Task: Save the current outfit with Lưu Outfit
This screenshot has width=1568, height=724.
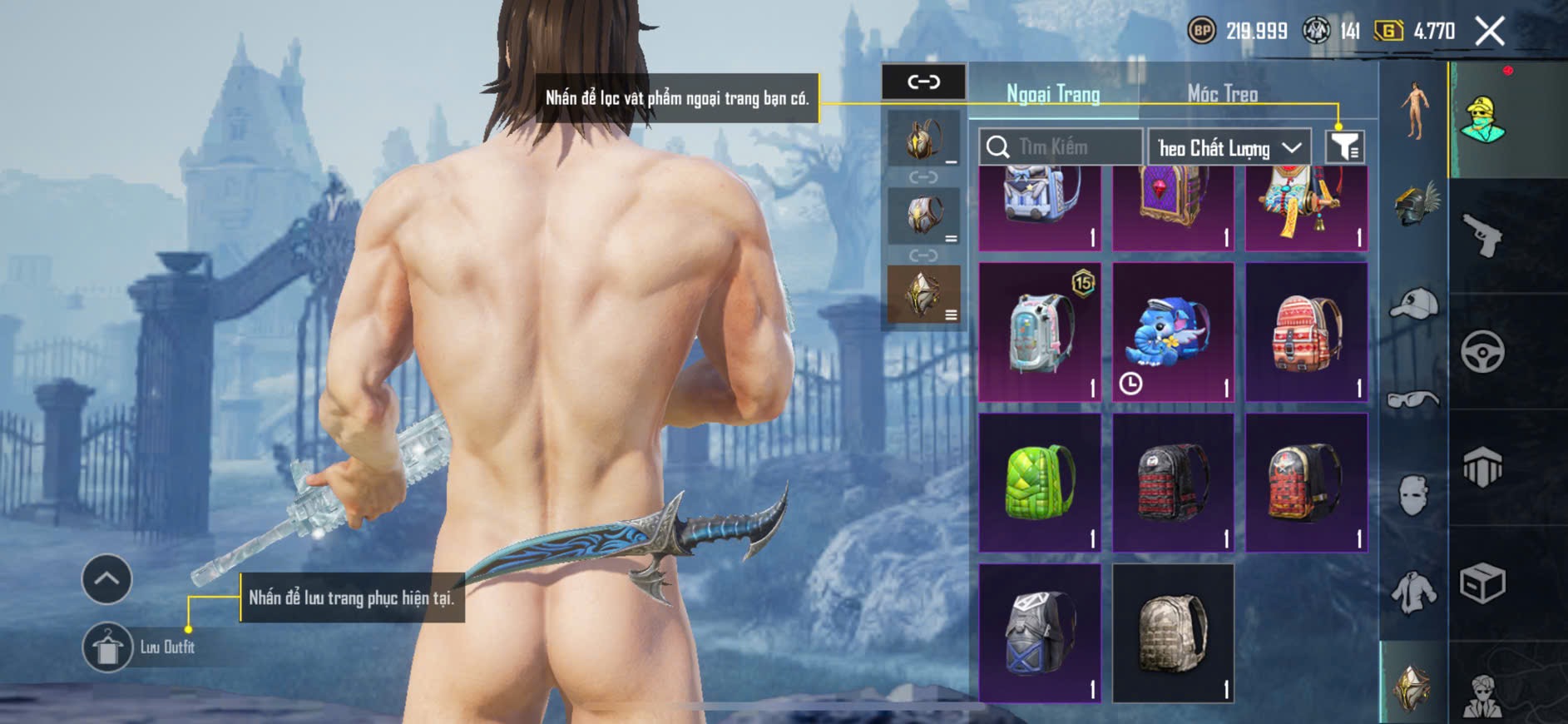Action: (x=108, y=647)
